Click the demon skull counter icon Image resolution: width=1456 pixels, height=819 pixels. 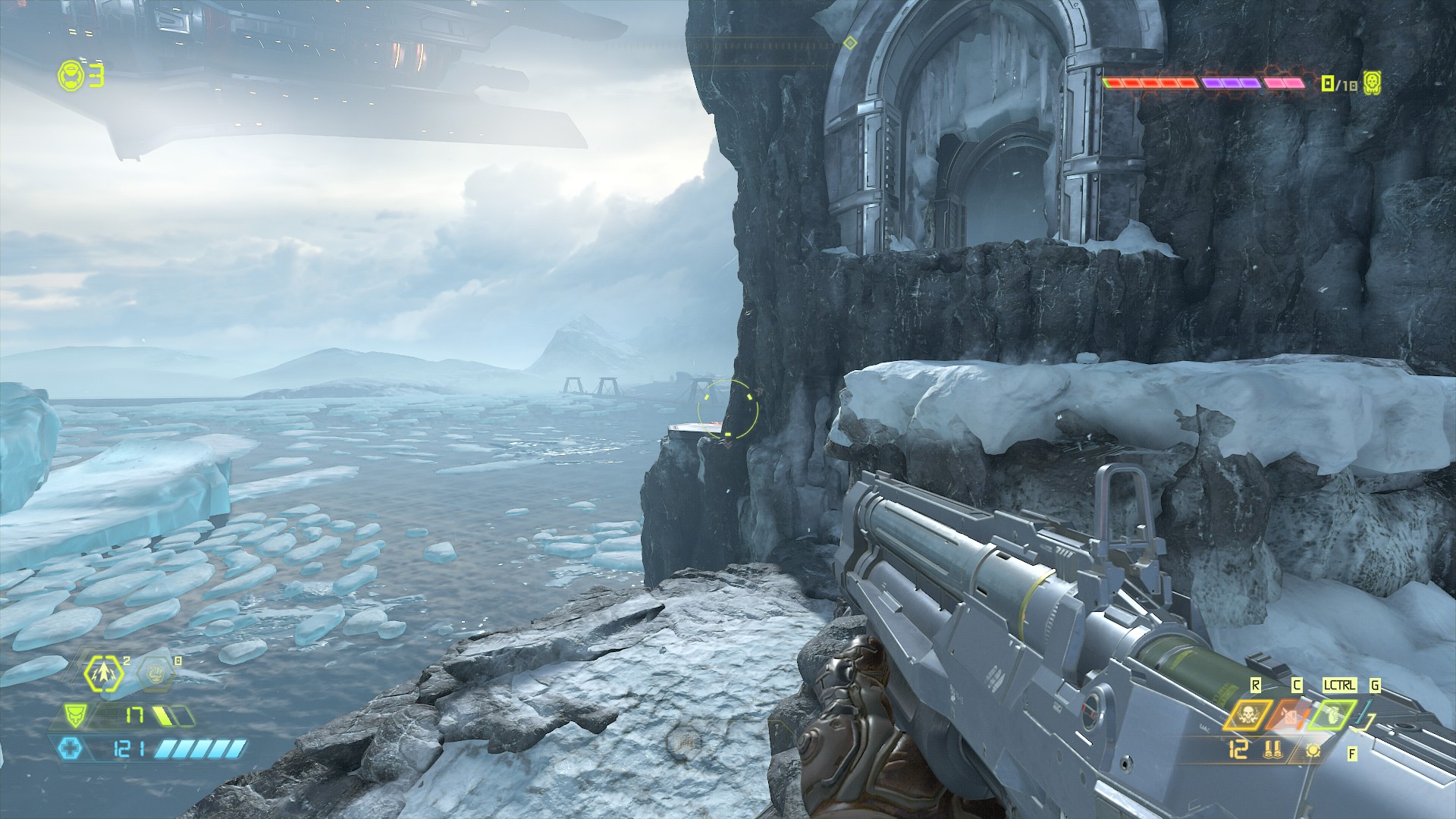click(1371, 83)
